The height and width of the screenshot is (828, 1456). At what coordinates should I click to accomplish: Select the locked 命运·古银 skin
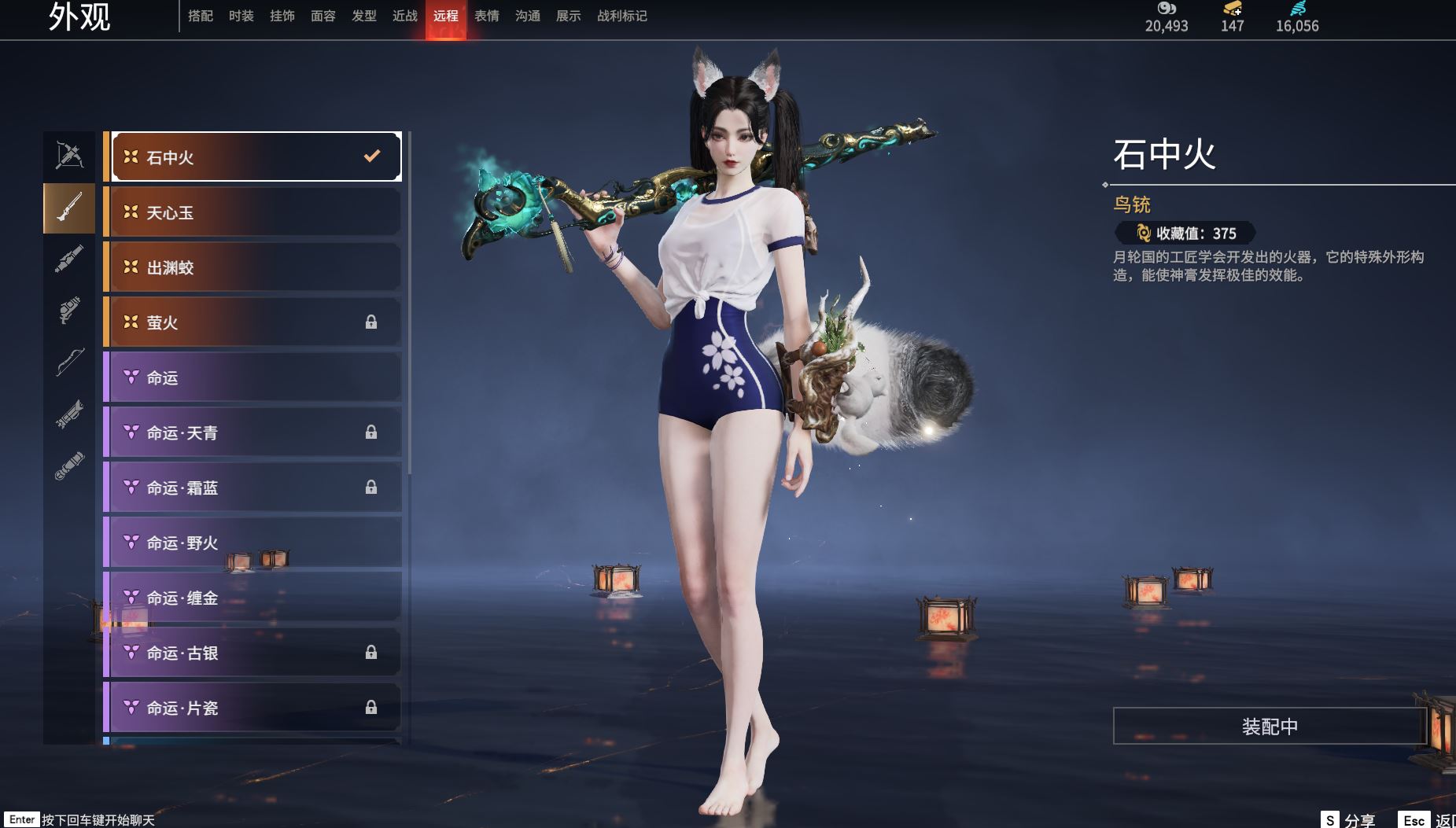click(x=256, y=653)
